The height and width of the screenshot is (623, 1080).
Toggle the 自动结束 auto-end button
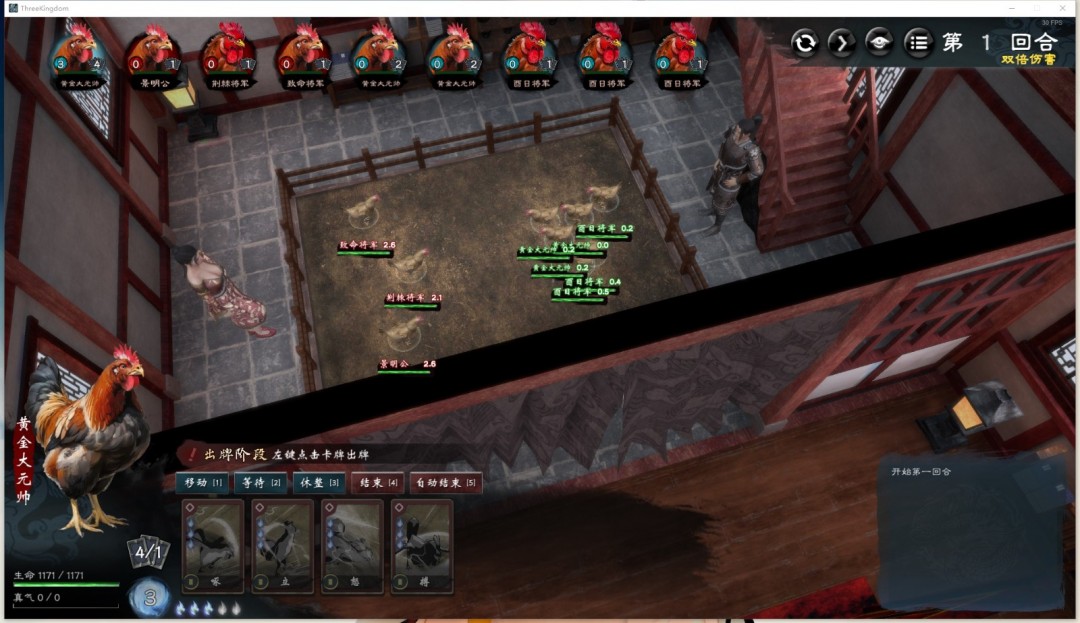[x=446, y=483]
